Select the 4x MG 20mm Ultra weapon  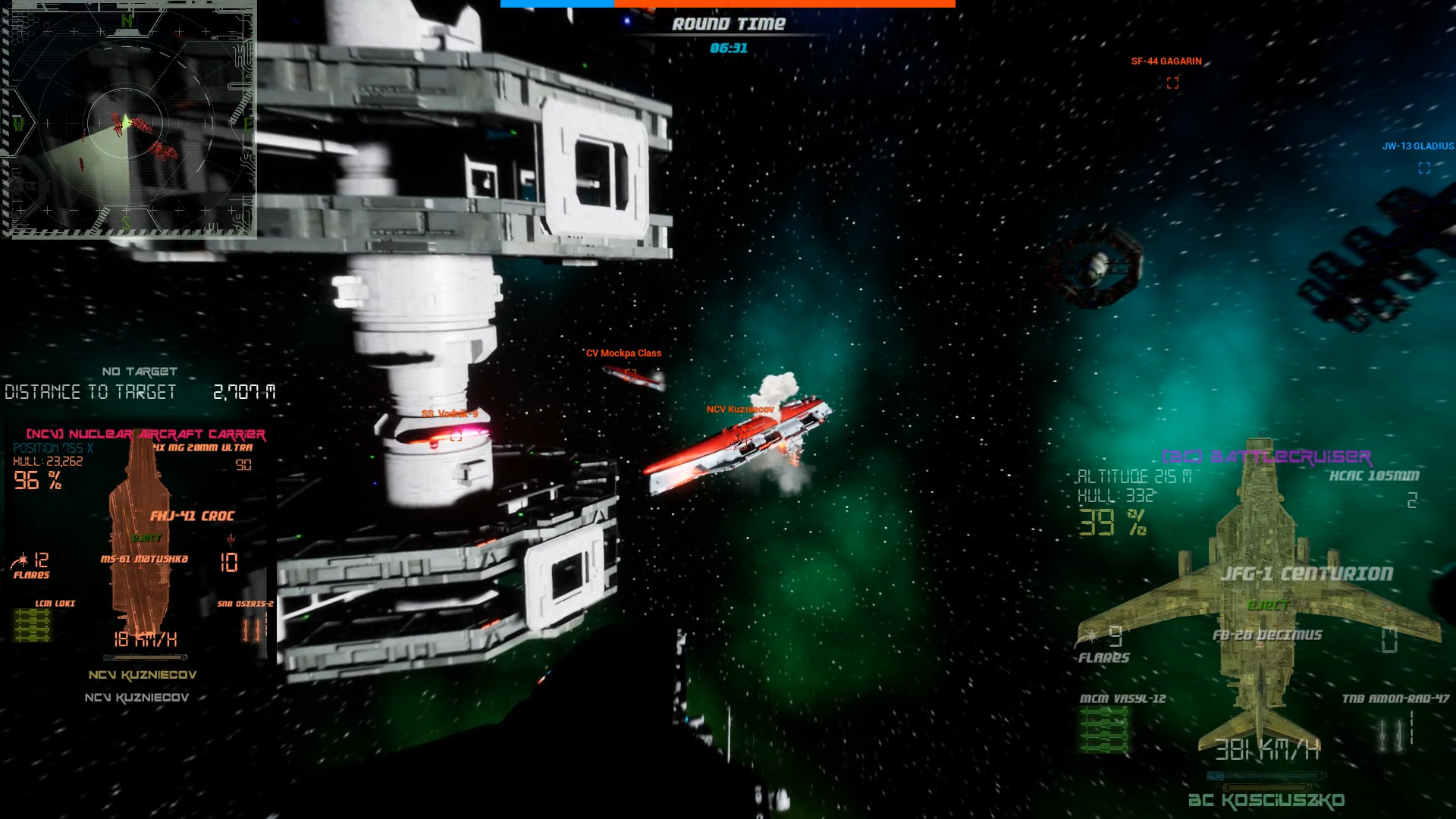coord(202,447)
